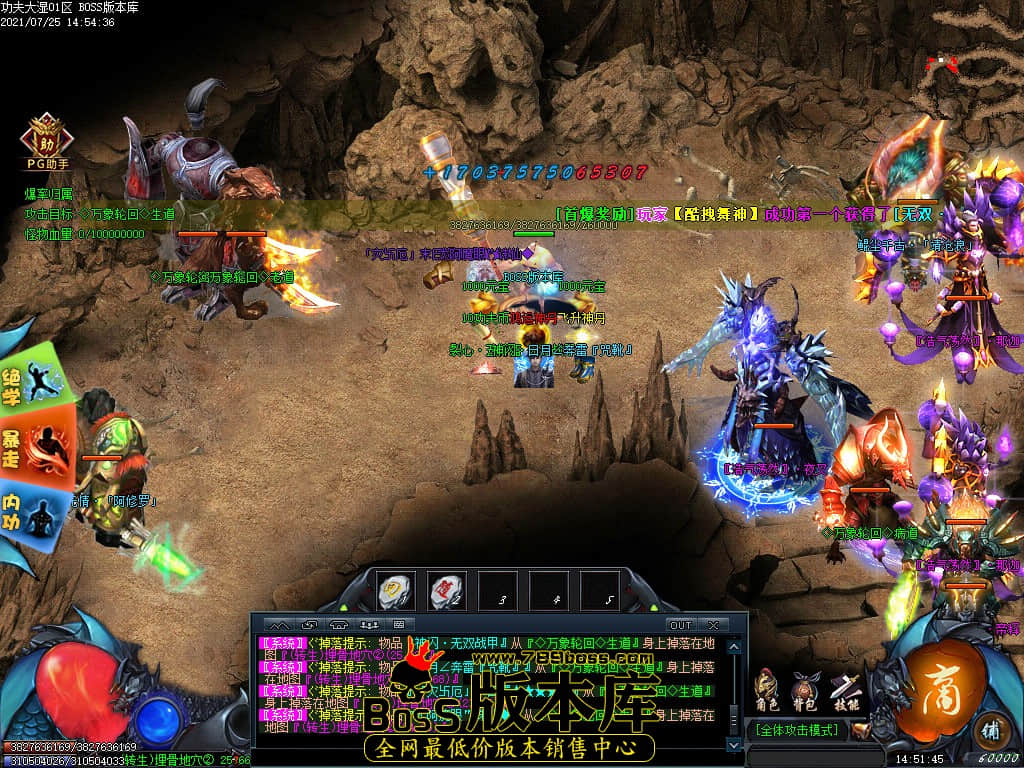Open the 角色 character sheet

click(x=767, y=689)
